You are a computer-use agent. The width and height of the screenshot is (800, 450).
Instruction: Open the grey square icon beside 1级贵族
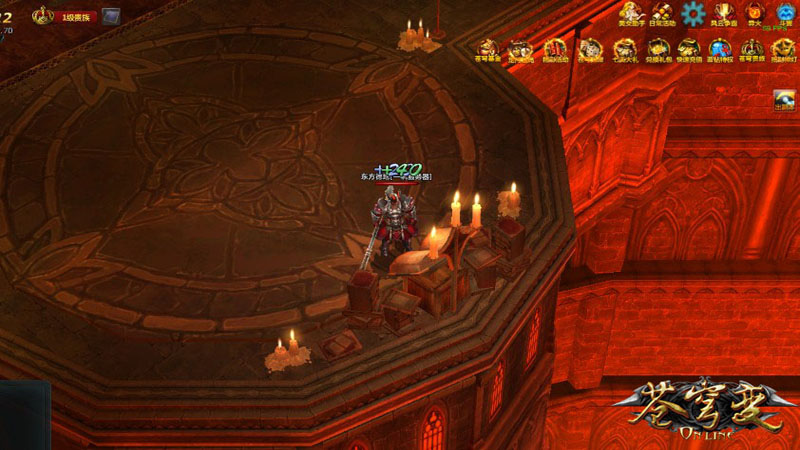tap(110, 16)
